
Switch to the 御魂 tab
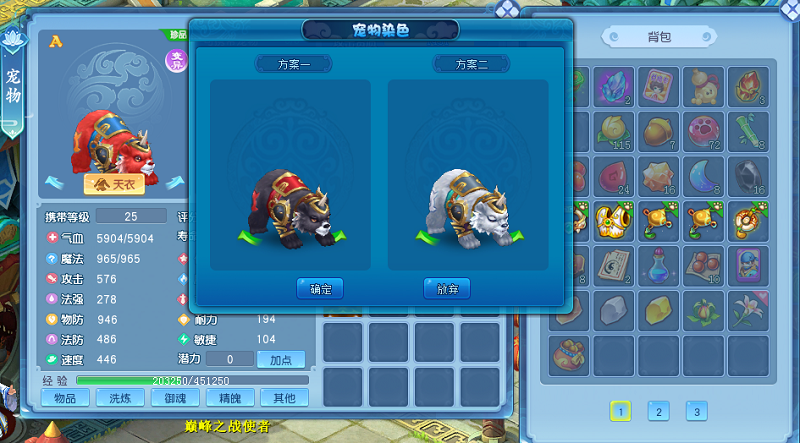click(x=174, y=398)
